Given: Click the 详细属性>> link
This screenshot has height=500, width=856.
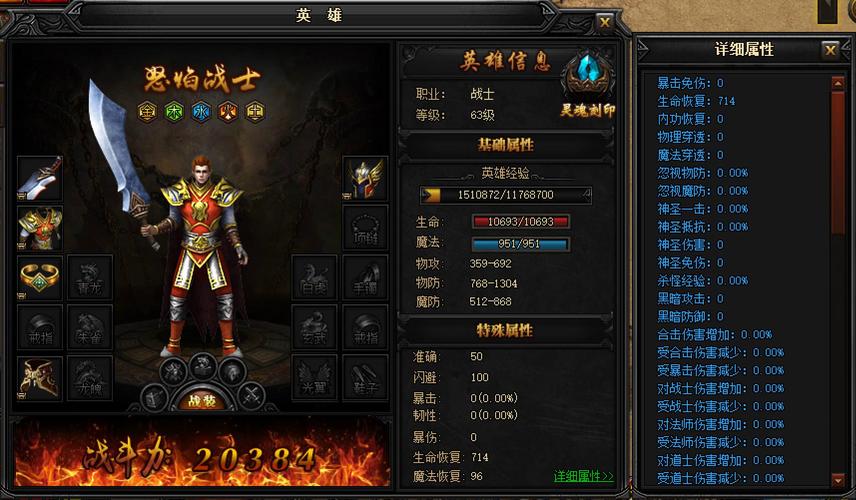Looking at the screenshot, I should pyautogui.click(x=583, y=476).
